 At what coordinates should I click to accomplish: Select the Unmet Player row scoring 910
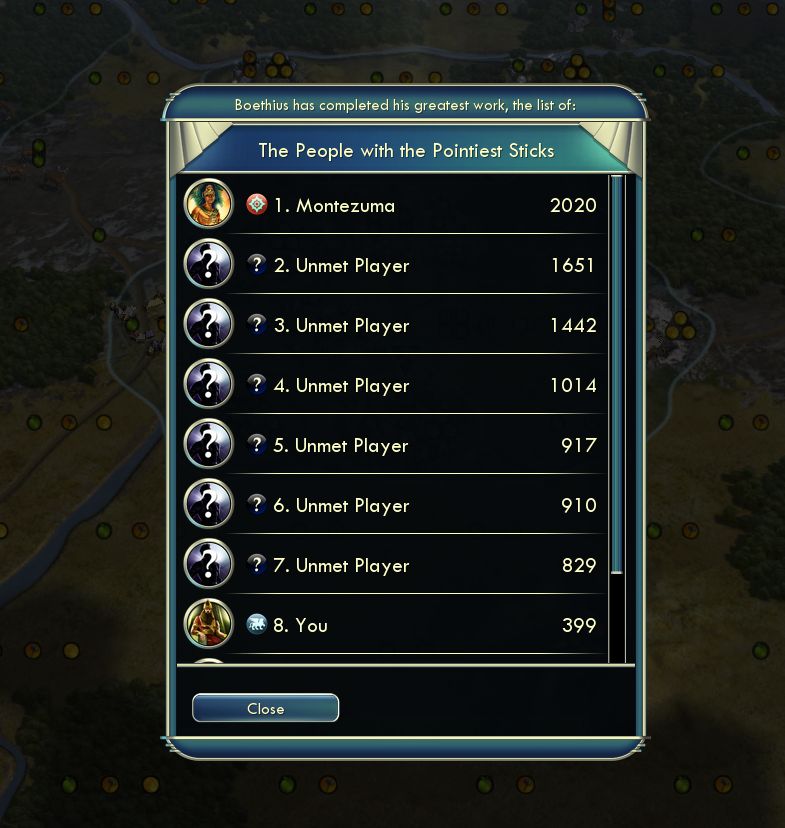pyautogui.click(x=400, y=505)
